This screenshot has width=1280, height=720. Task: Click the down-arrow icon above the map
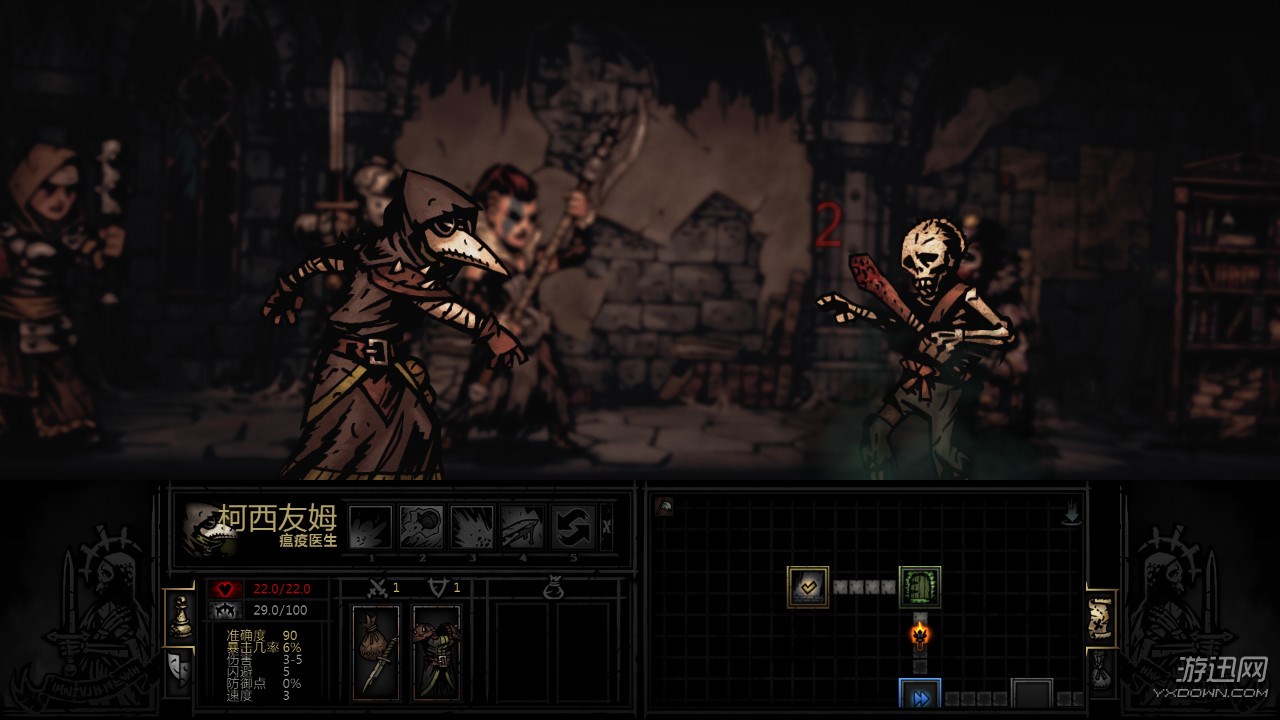point(1072,514)
